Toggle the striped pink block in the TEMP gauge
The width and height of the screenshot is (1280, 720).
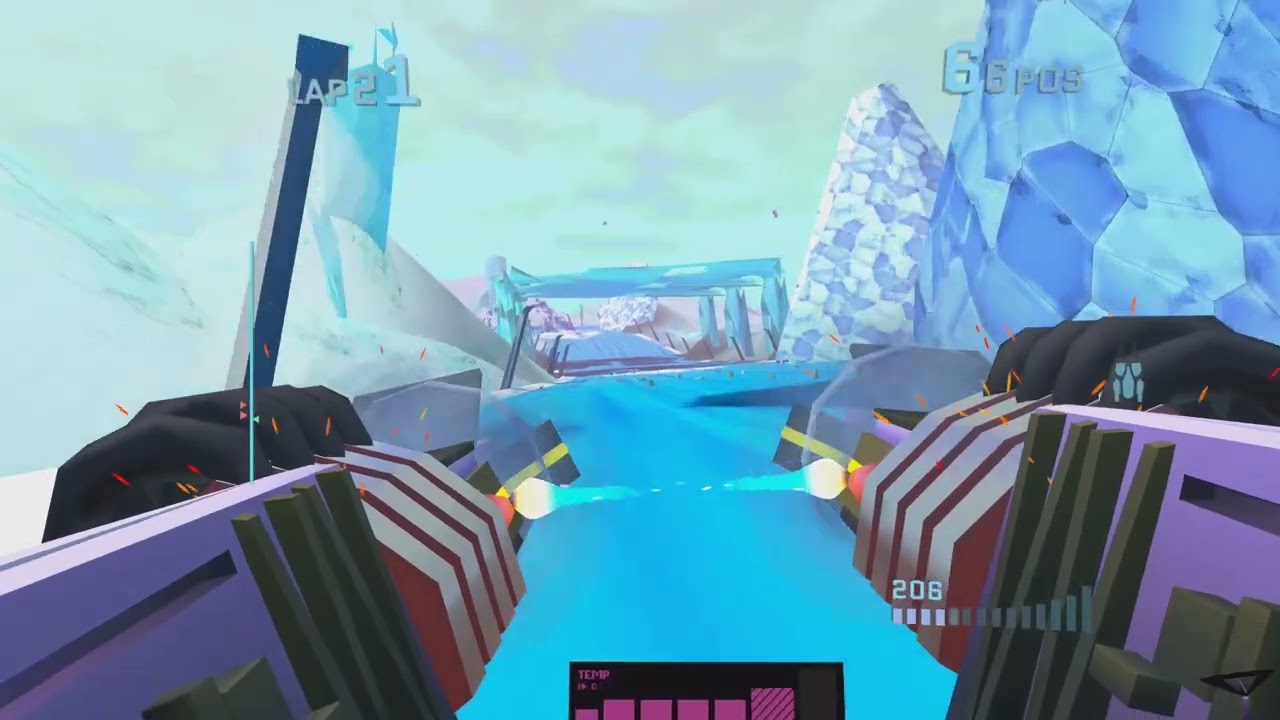coord(772,706)
